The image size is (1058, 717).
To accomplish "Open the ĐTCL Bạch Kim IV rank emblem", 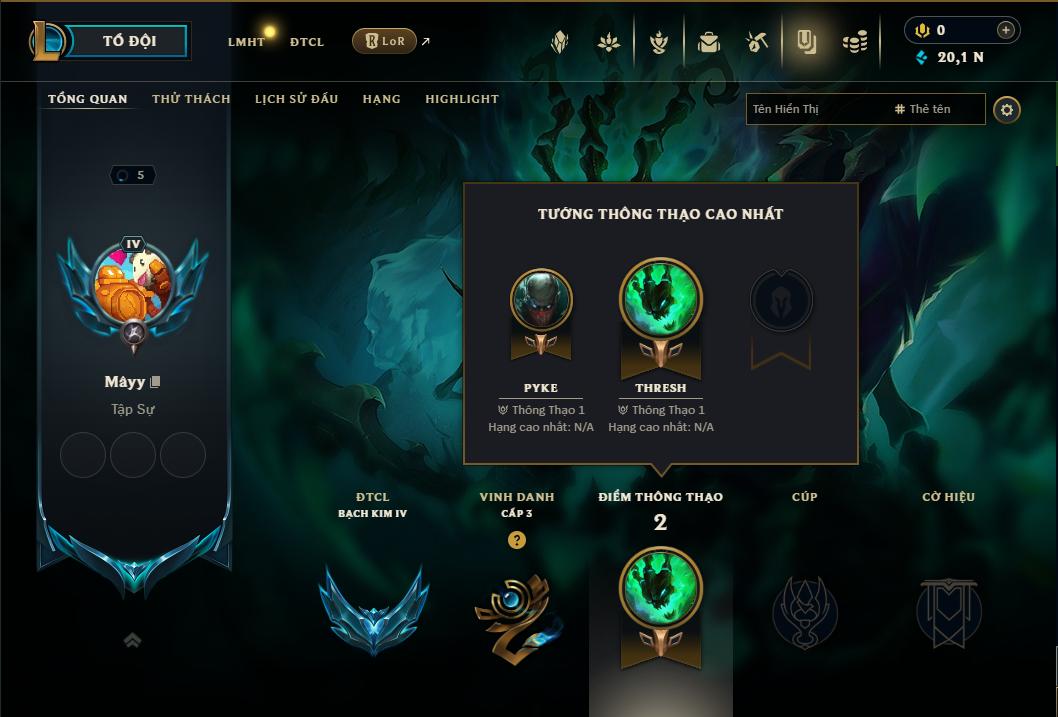I will click(373, 609).
